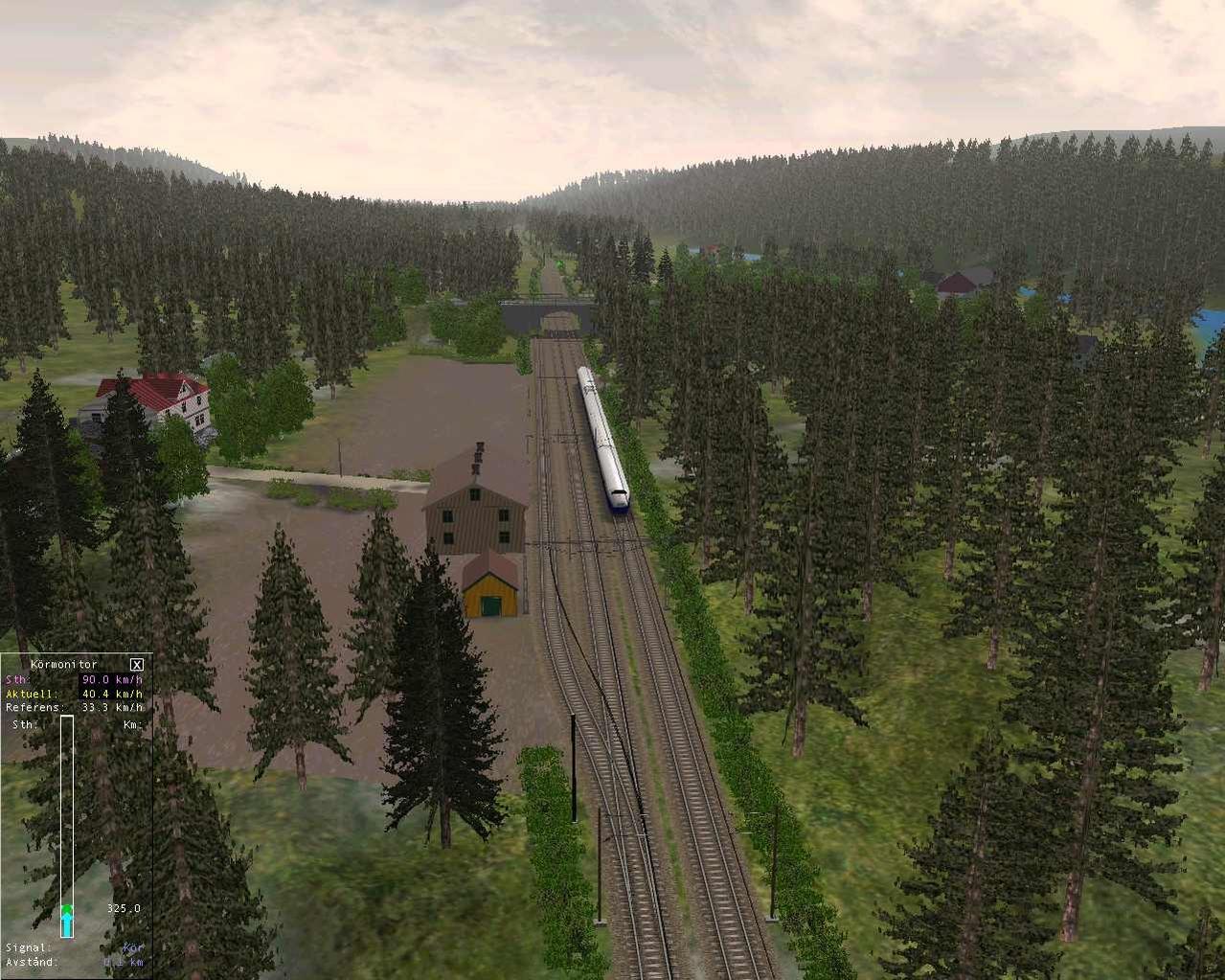This screenshot has width=1225, height=980.
Task: Close the Körmonitor panel with the X
Action: point(137,664)
